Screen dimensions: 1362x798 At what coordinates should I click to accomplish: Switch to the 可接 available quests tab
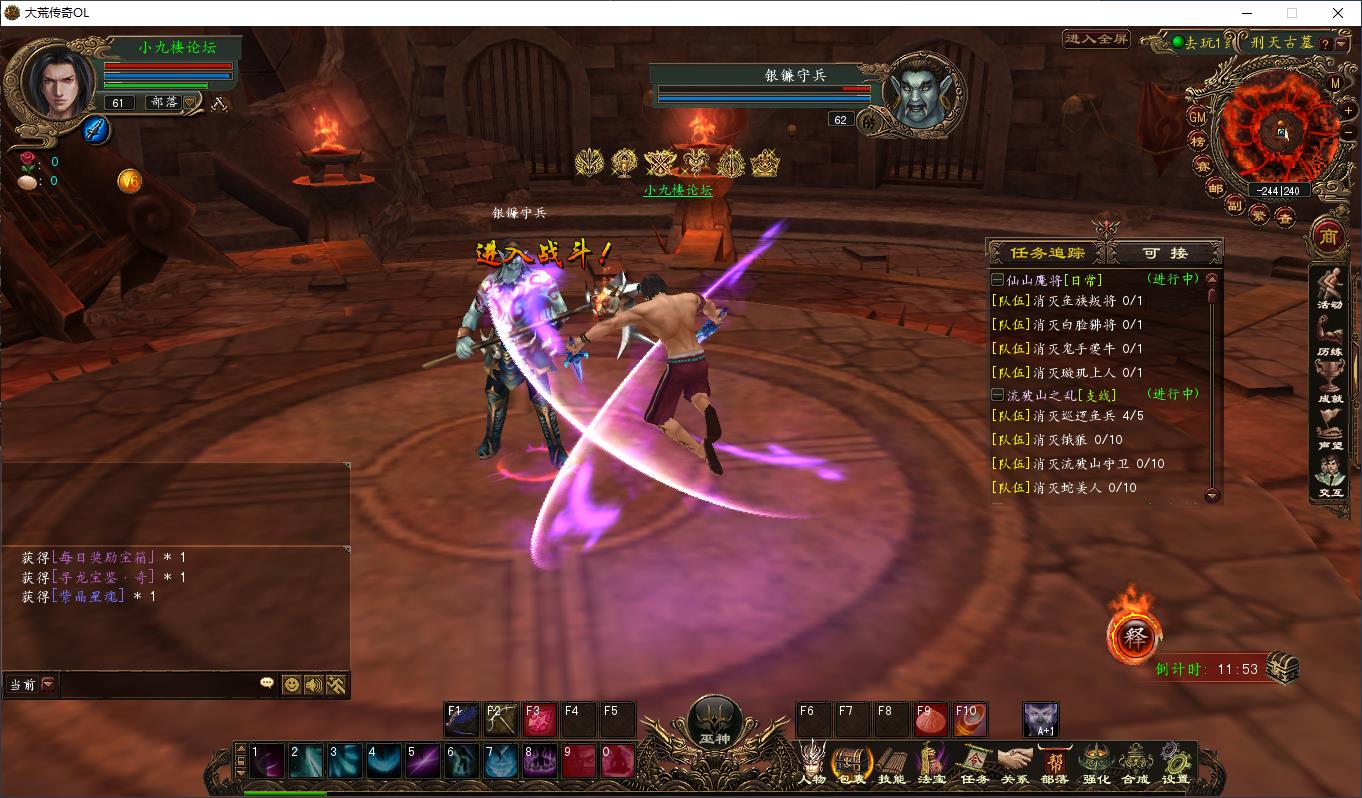point(1165,253)
